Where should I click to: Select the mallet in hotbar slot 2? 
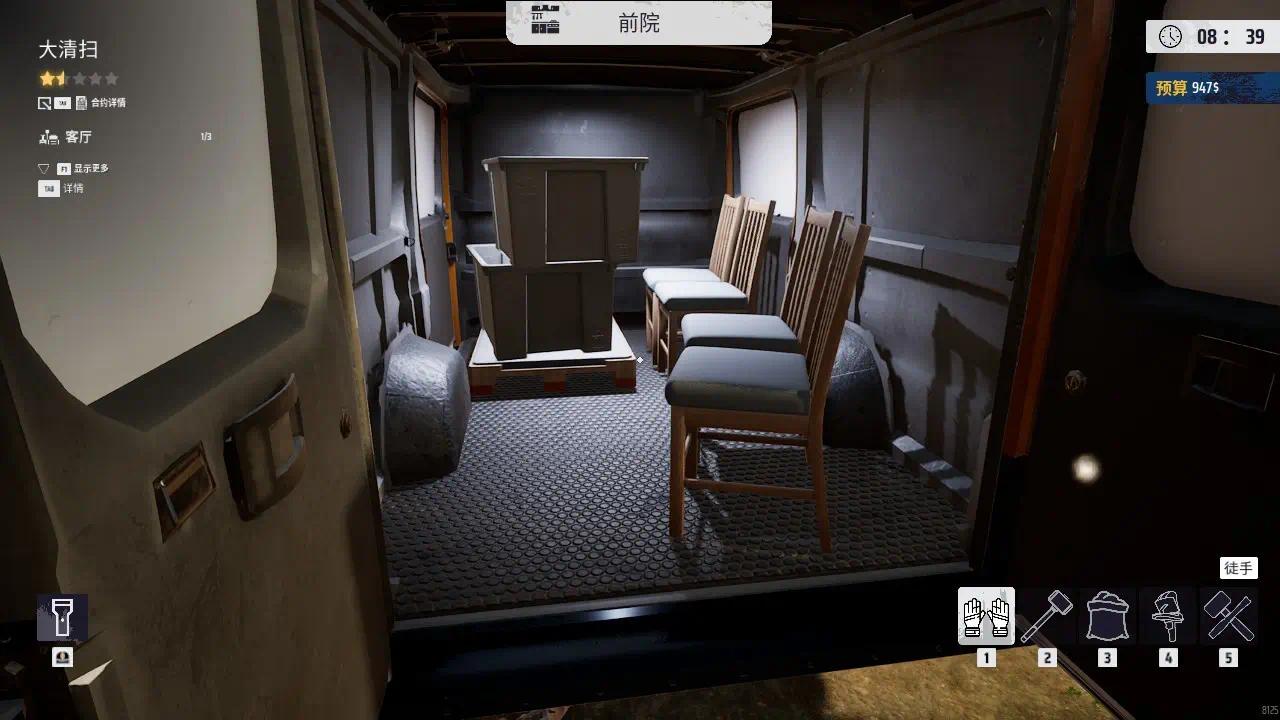coord(1047,618)
